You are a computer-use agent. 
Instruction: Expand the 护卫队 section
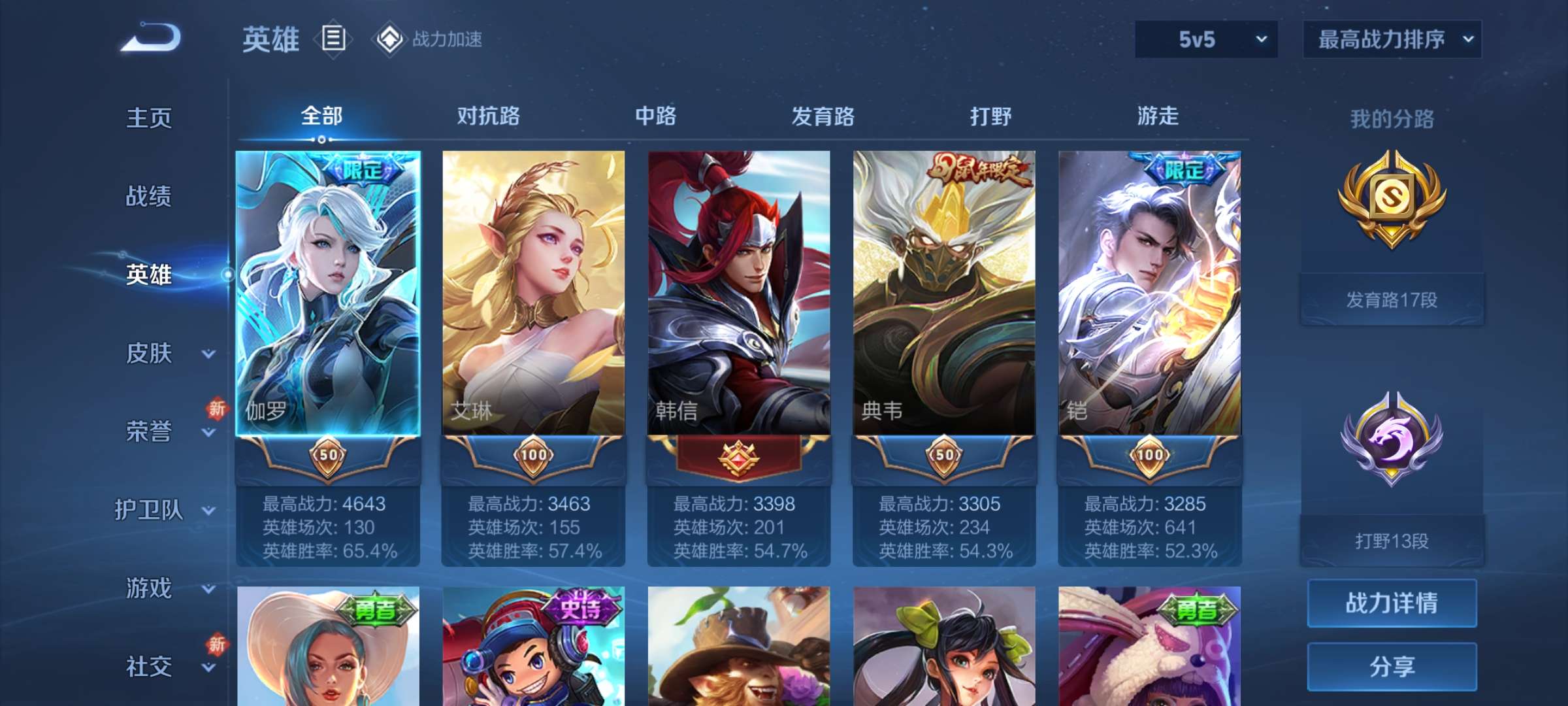pos(163,510)
